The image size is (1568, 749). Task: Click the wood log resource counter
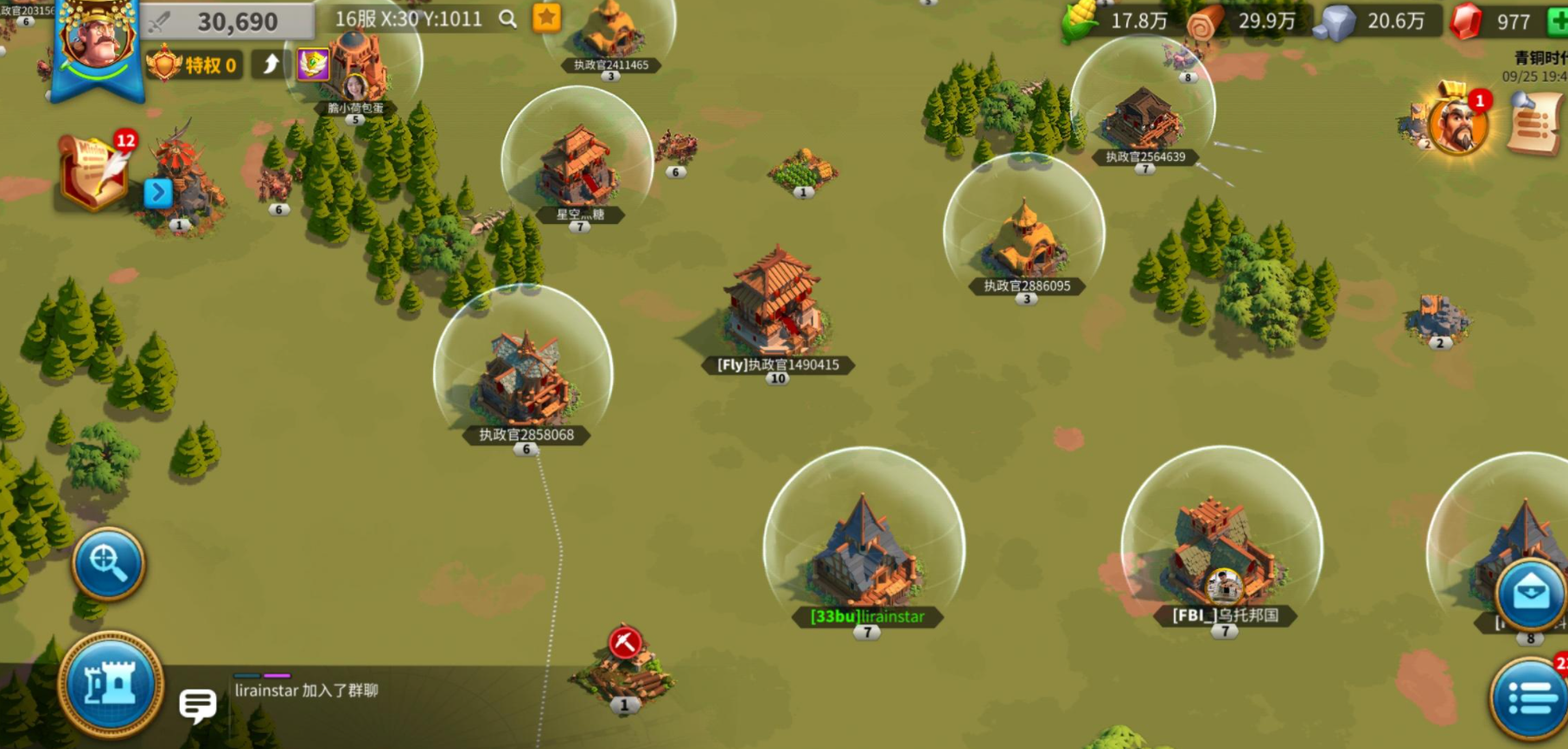pos(1246,22)
